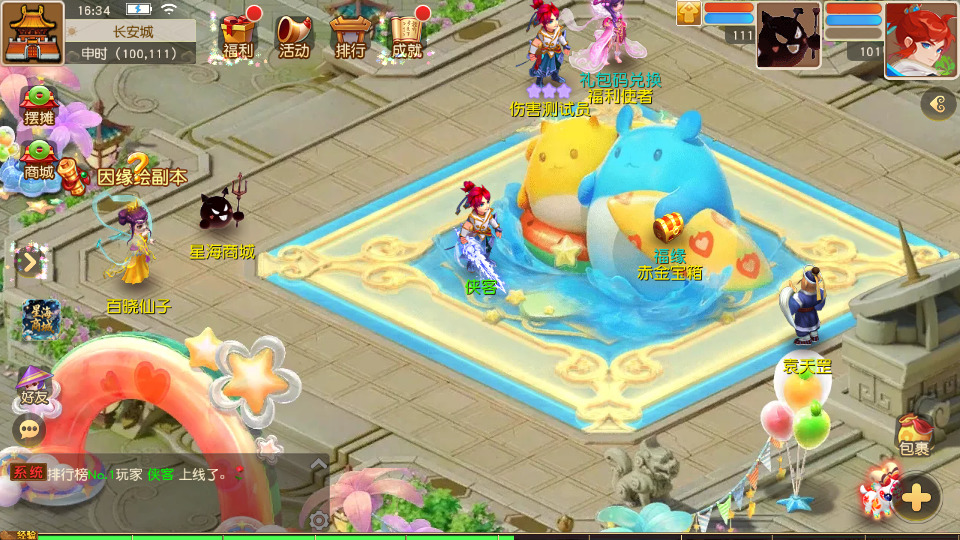Image resolution: width=960 pixels, height=540 pixels.
Task: Open chat settings gear icon
Action: tap(319, 520)
